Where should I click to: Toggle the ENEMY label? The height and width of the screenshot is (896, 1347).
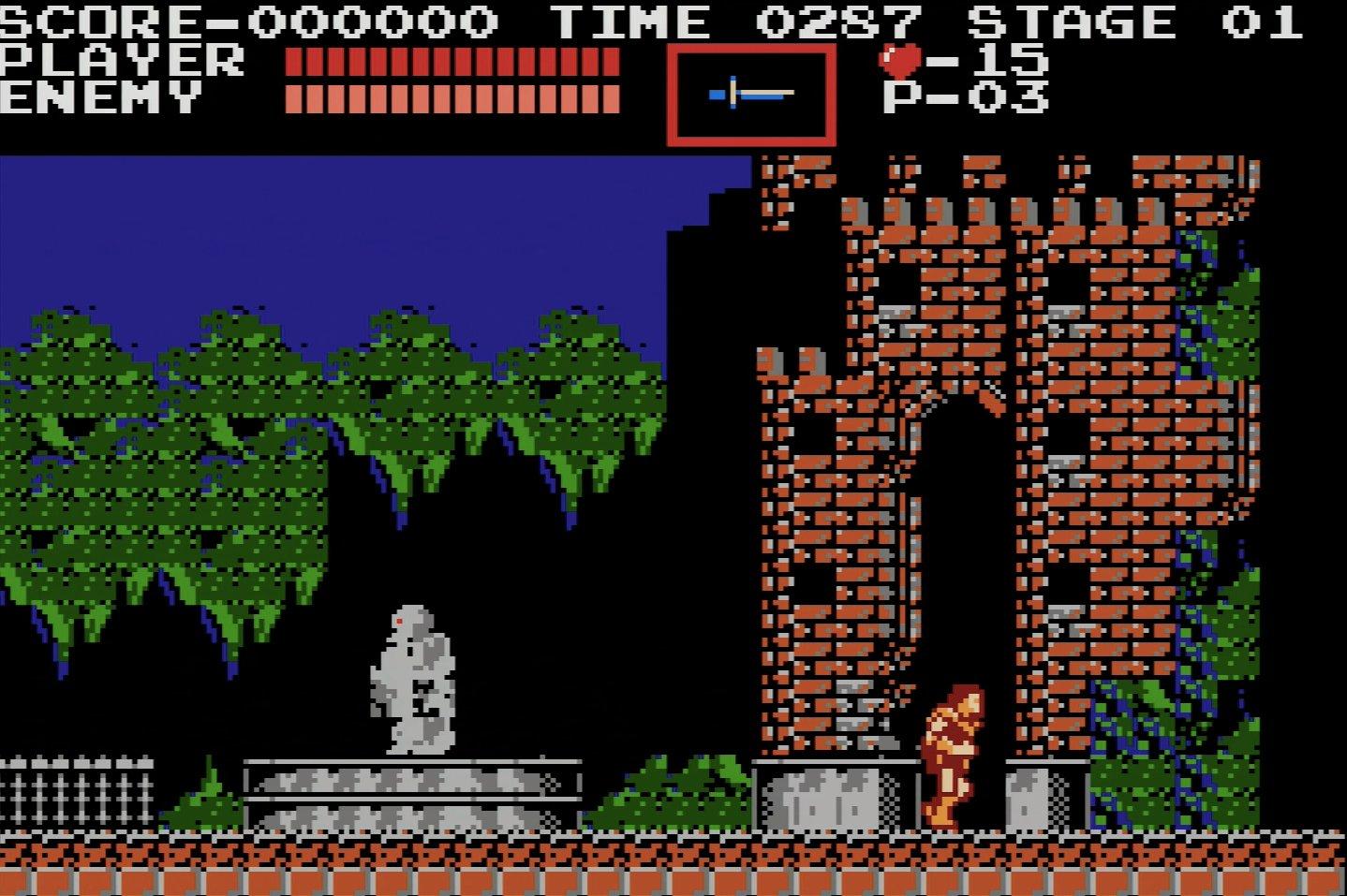coord(98,96)
